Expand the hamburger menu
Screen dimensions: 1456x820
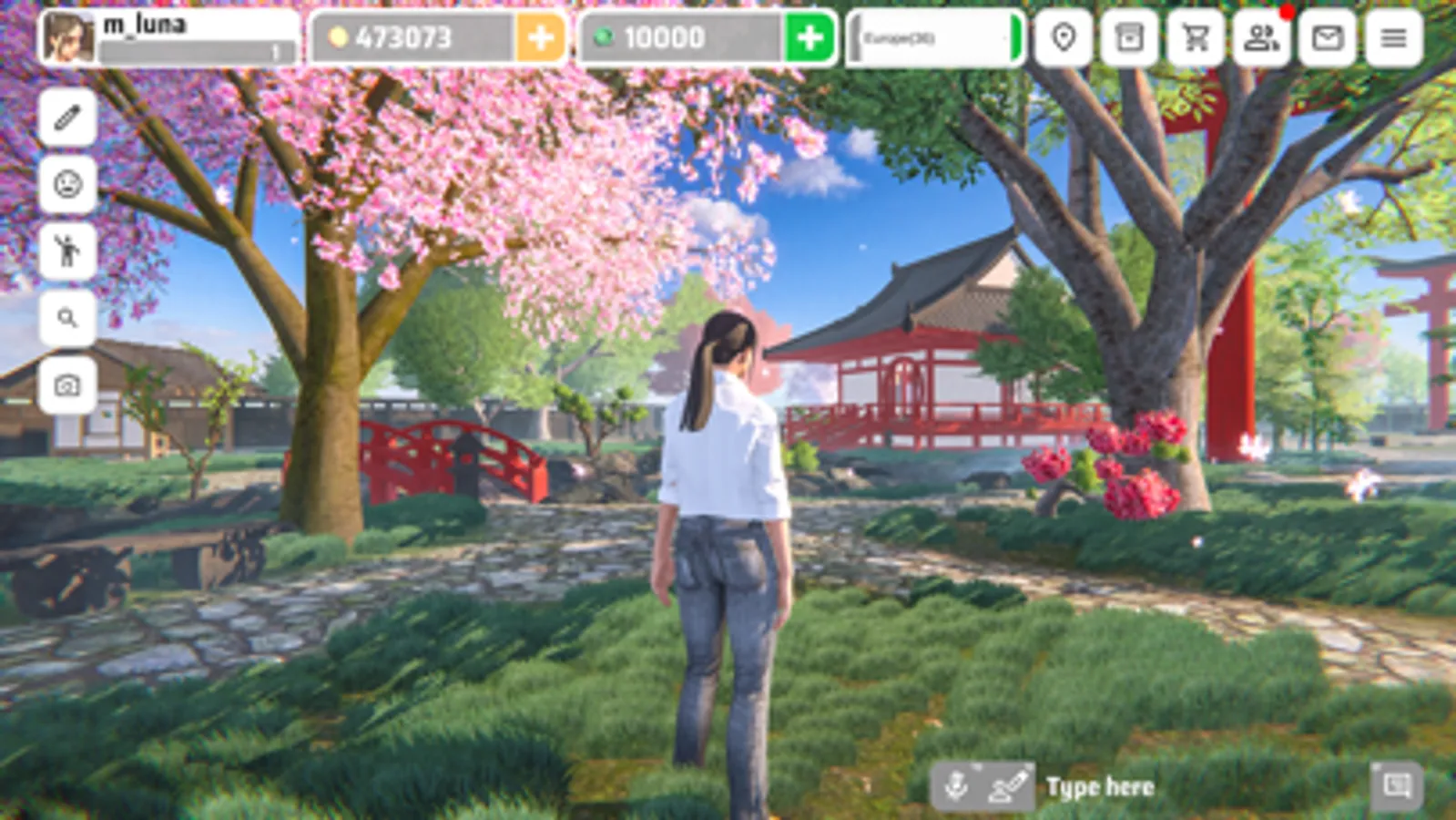pos(1392,38)
